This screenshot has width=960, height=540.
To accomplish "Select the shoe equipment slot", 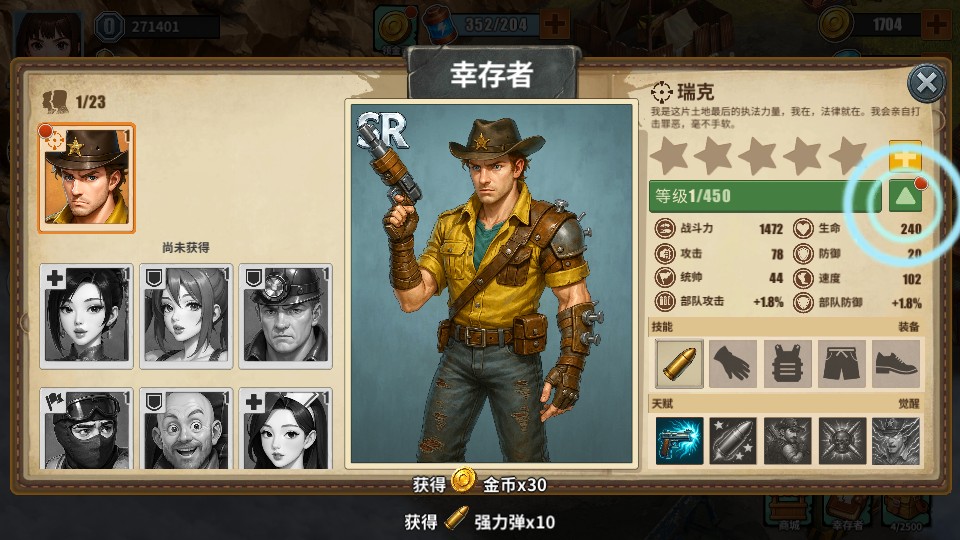I will click(x=895, y=364).
